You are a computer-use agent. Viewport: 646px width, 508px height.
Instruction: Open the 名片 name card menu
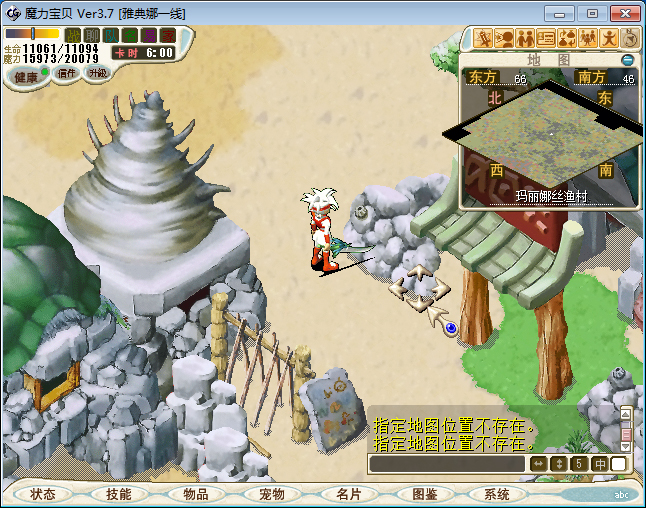pyautogui.click(x=348, y=494)
